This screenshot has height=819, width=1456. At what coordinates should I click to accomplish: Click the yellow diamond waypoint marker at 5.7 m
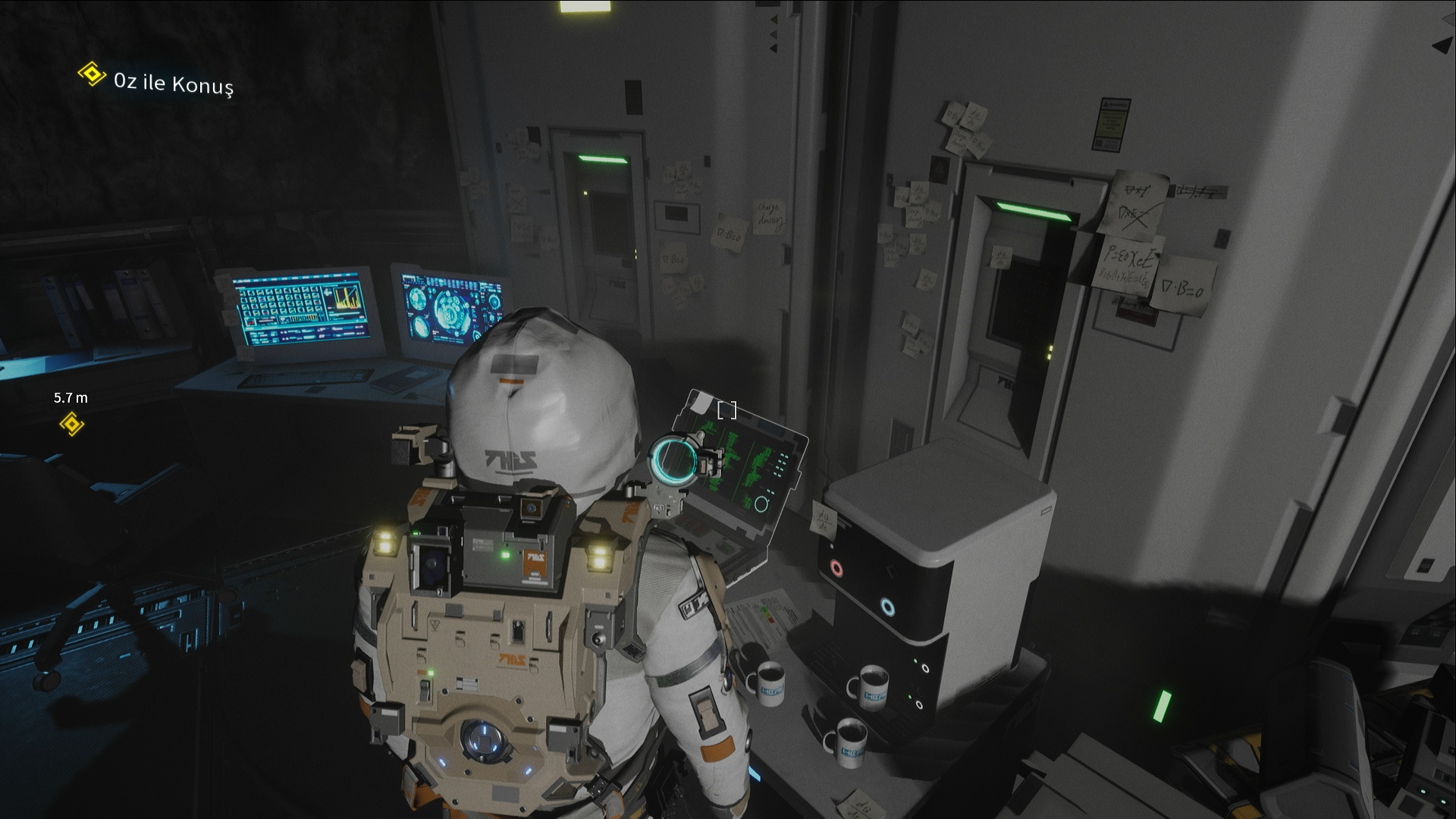point(71,424)
